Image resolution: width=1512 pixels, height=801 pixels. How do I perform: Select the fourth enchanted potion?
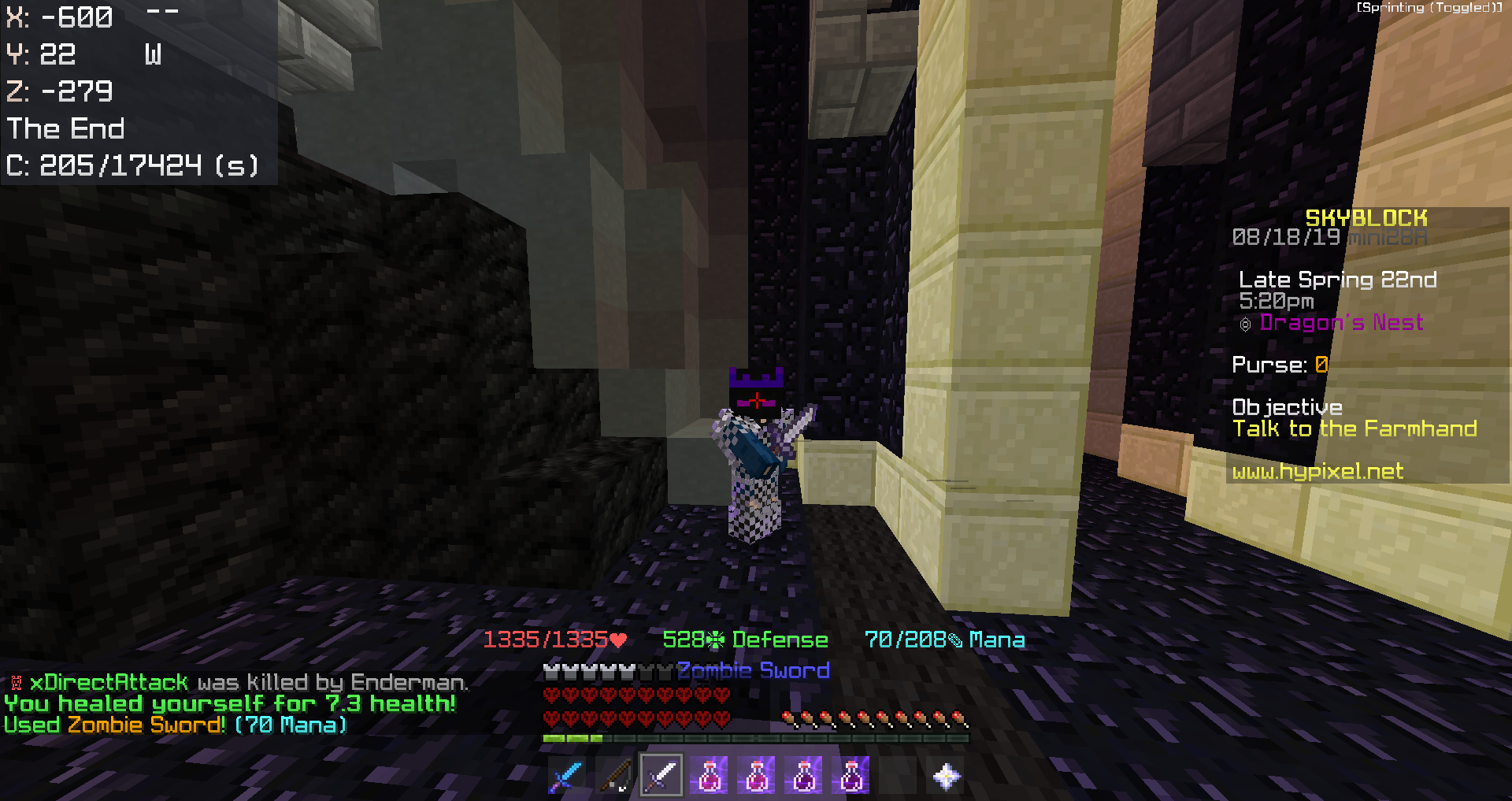point(850,776)
